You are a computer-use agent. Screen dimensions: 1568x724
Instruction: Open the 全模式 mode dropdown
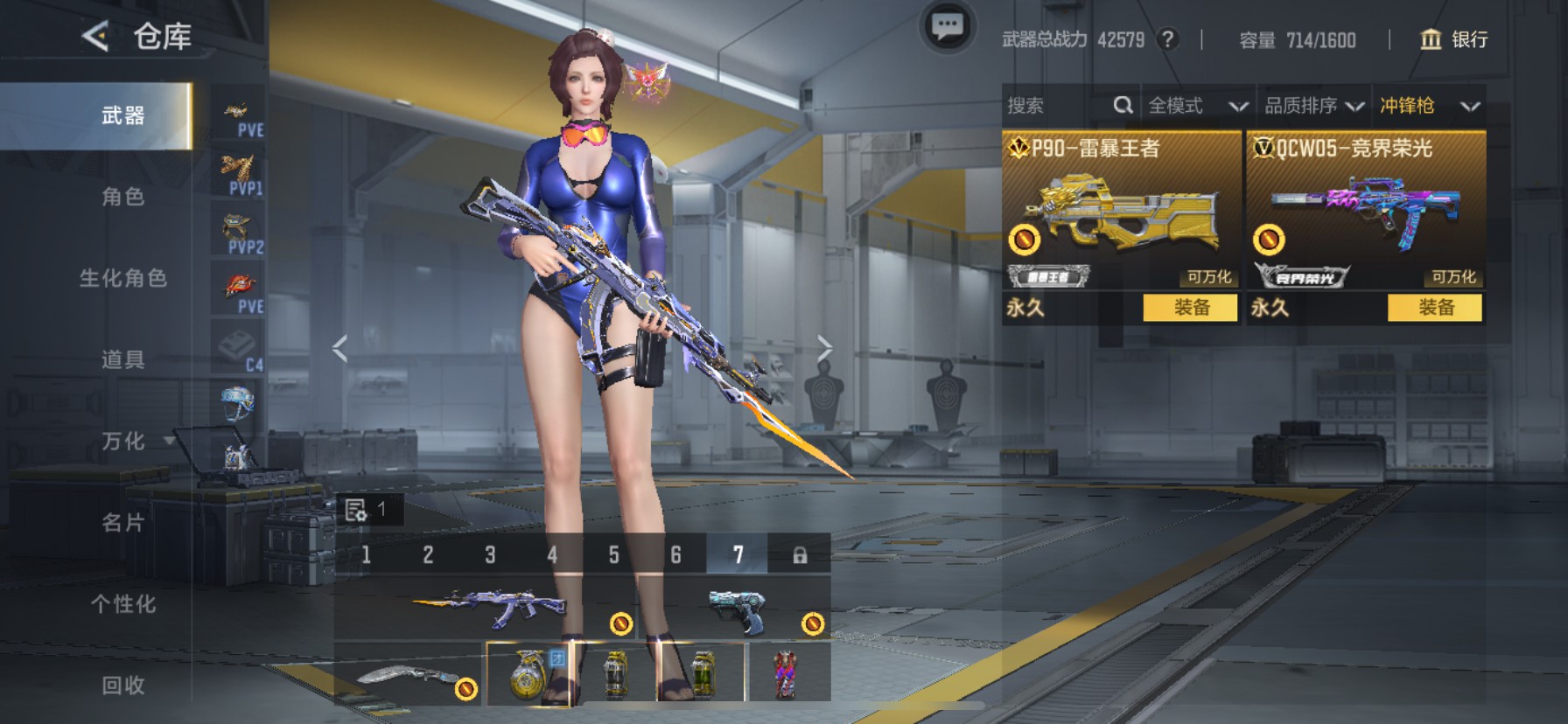pyautogui.click(x=1197, y=106)
